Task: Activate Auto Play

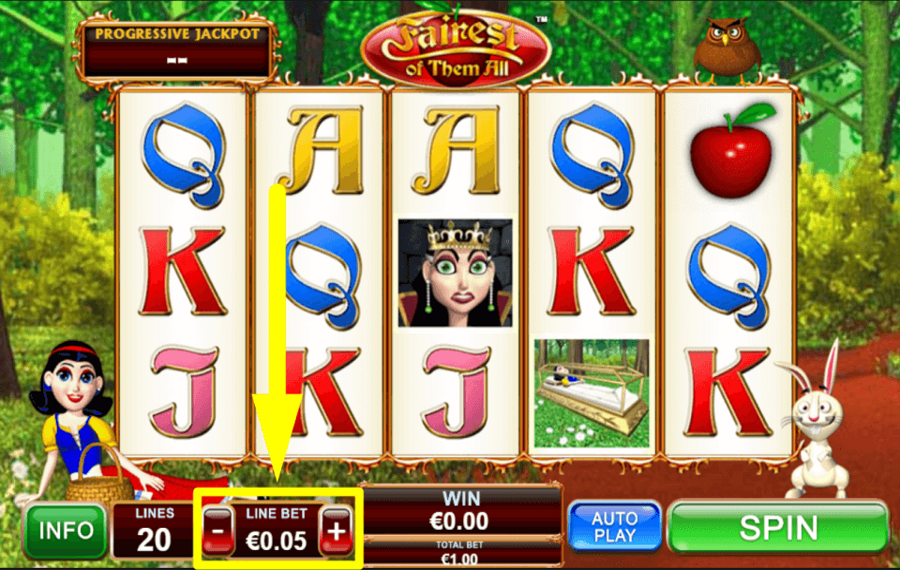Action: click(x=614, y=527)
